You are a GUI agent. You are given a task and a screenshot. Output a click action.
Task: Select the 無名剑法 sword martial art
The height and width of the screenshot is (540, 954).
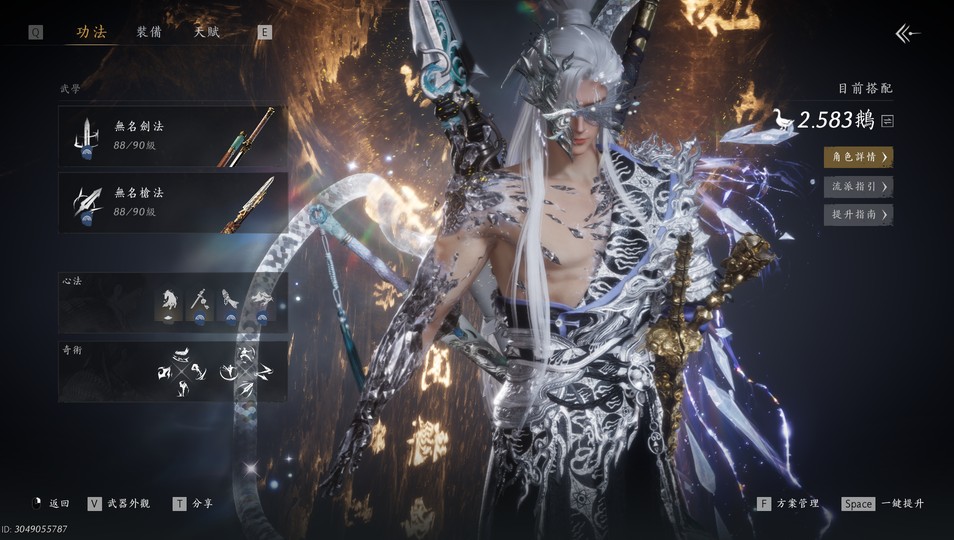173,136
